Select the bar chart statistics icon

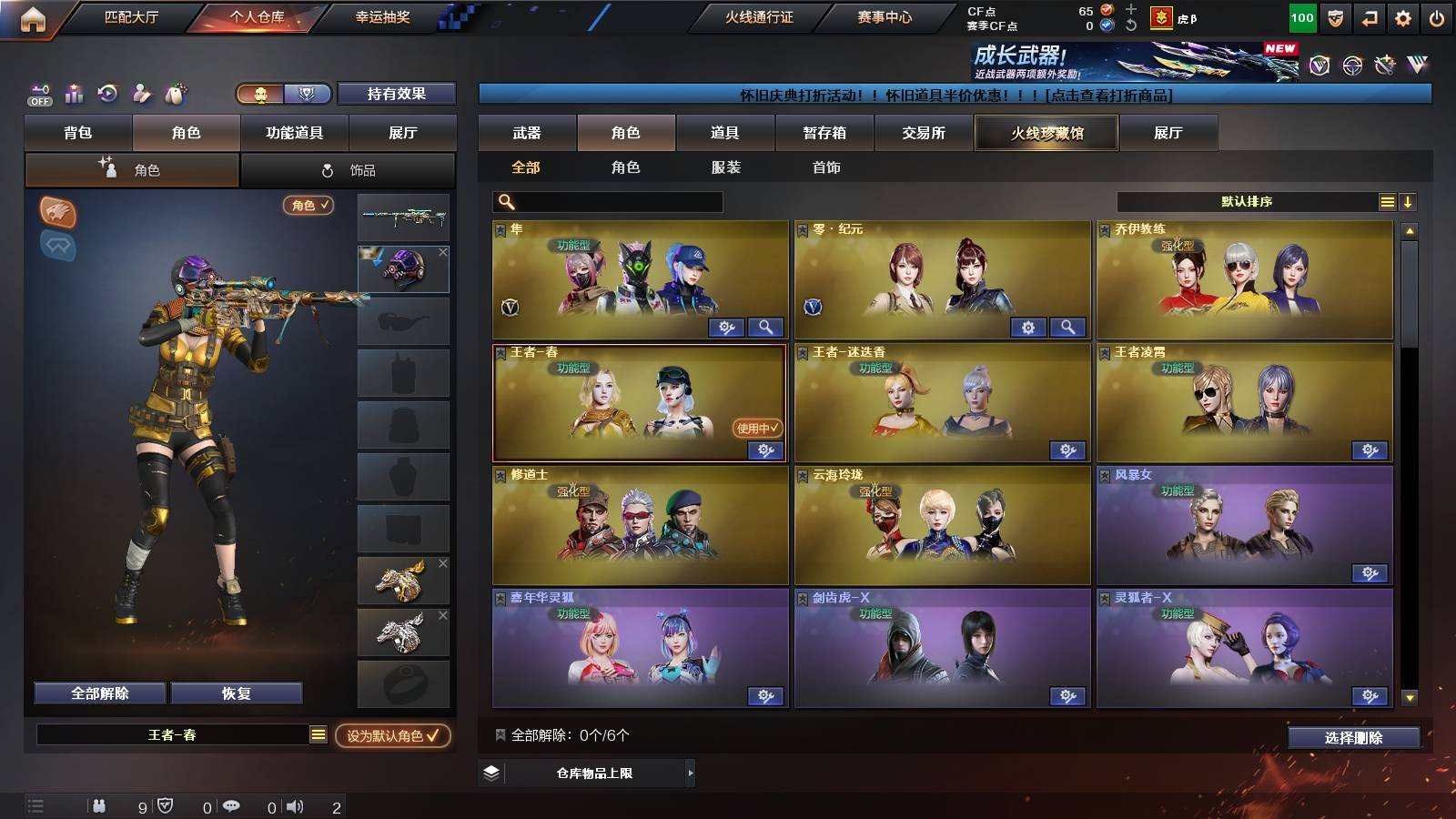point(72,94)
